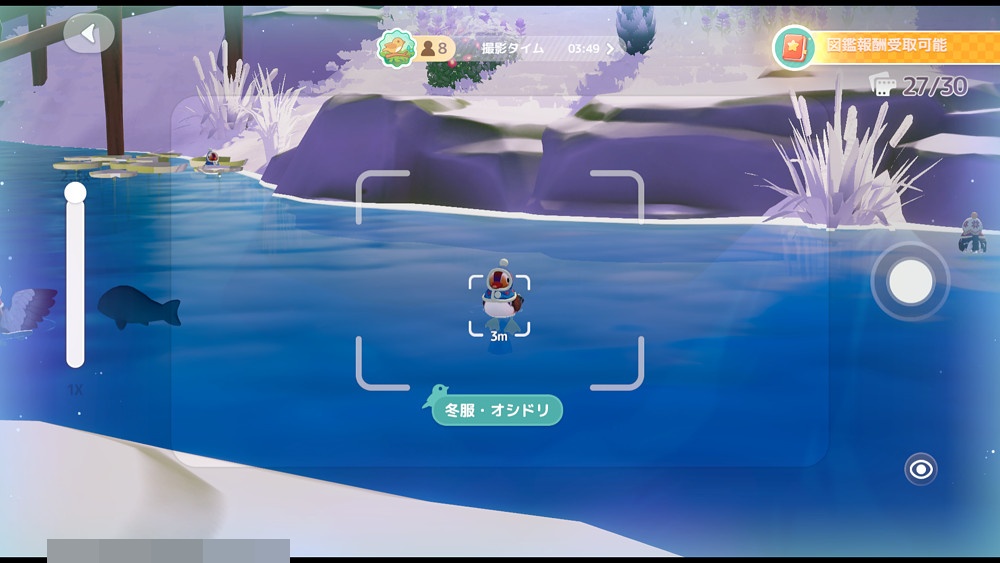Click the zoom slider handle
The image size is (1000, 563).
(76, 193)
